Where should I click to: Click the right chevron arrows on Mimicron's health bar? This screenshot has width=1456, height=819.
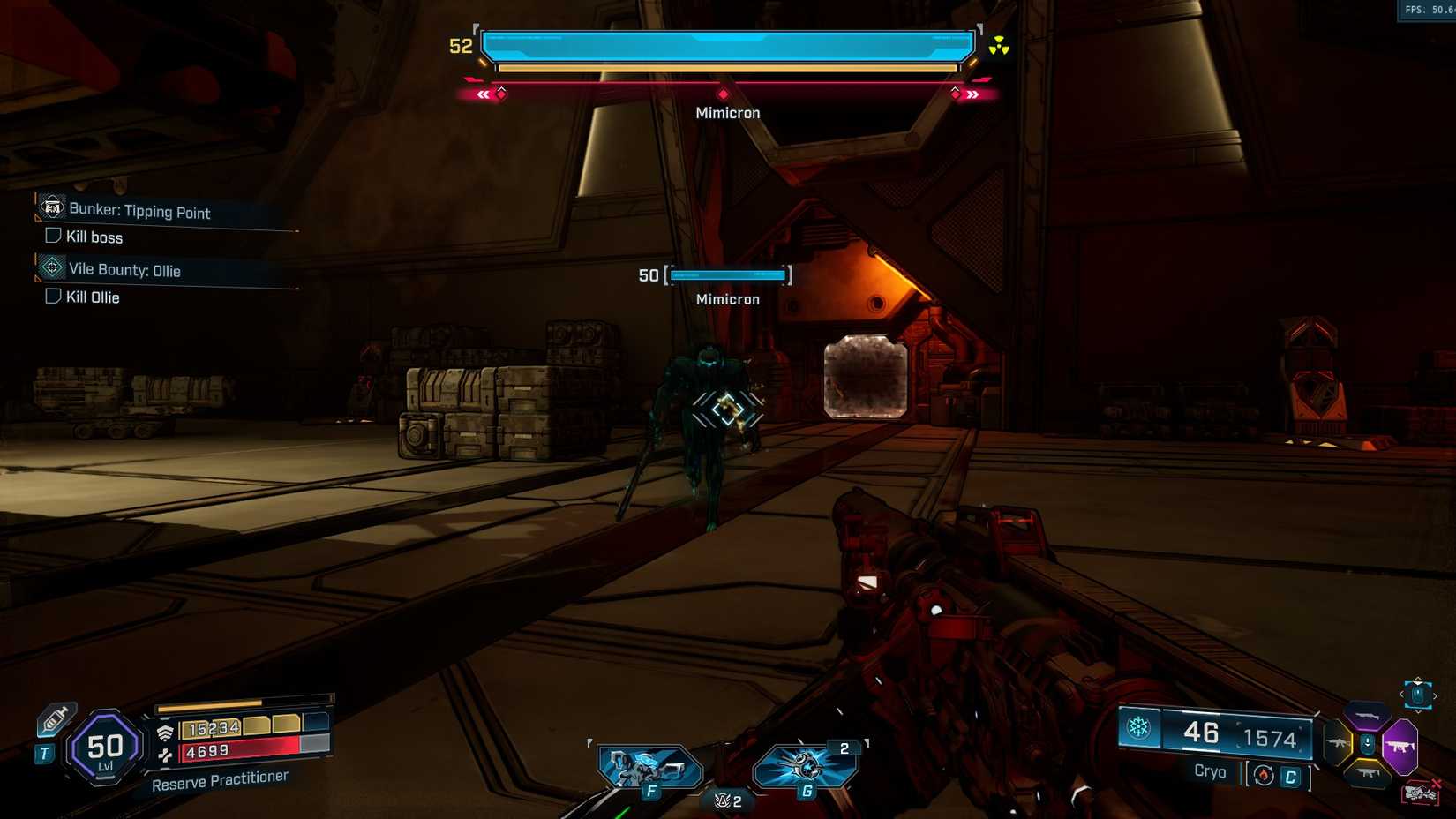pyautogui.click(x=971, y=94)
